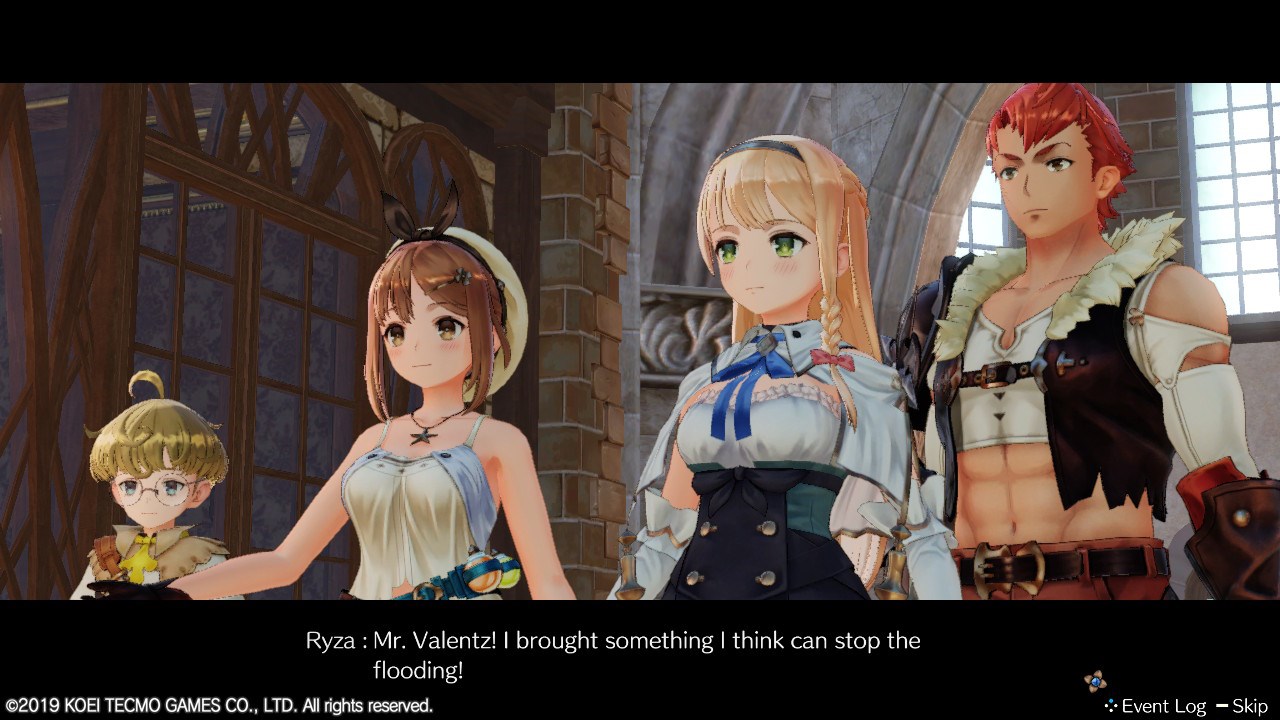Image resolution: width=1280 pixels, height=720 pixels.
Task: Skip the current cutscene
Action: [1242, 706]
